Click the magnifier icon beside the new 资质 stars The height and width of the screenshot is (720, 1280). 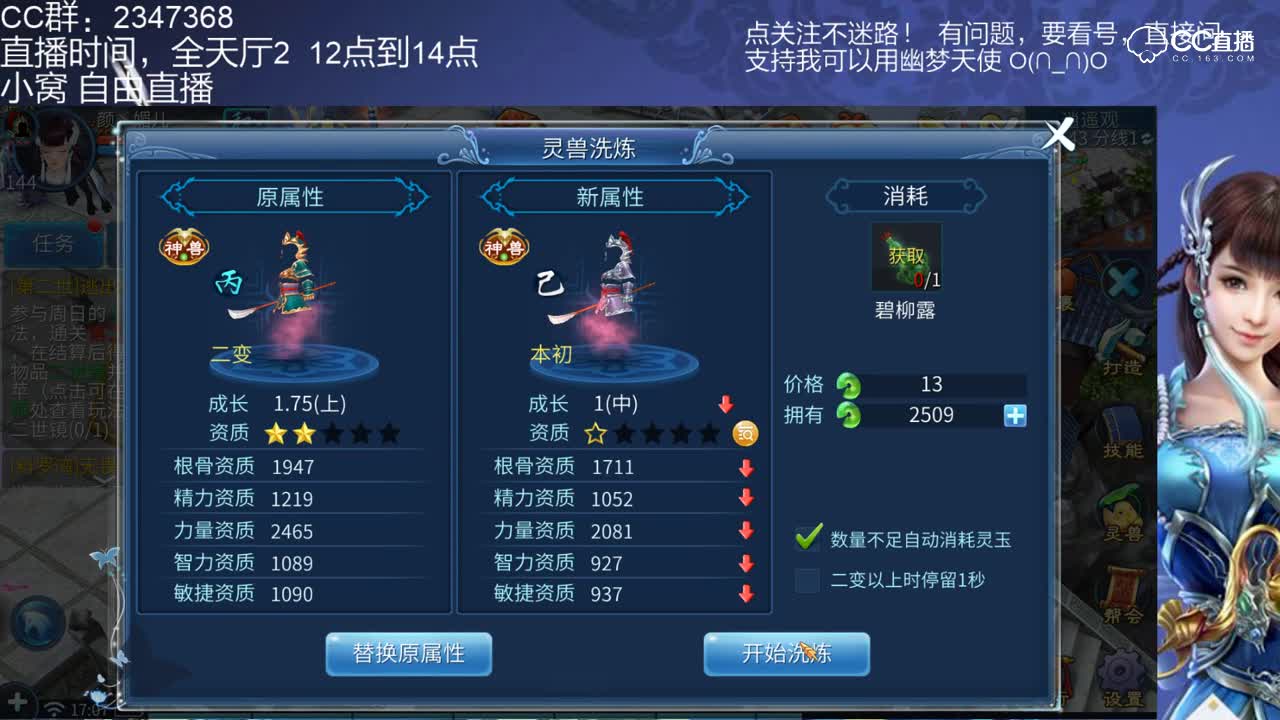[x=744, y=434]
